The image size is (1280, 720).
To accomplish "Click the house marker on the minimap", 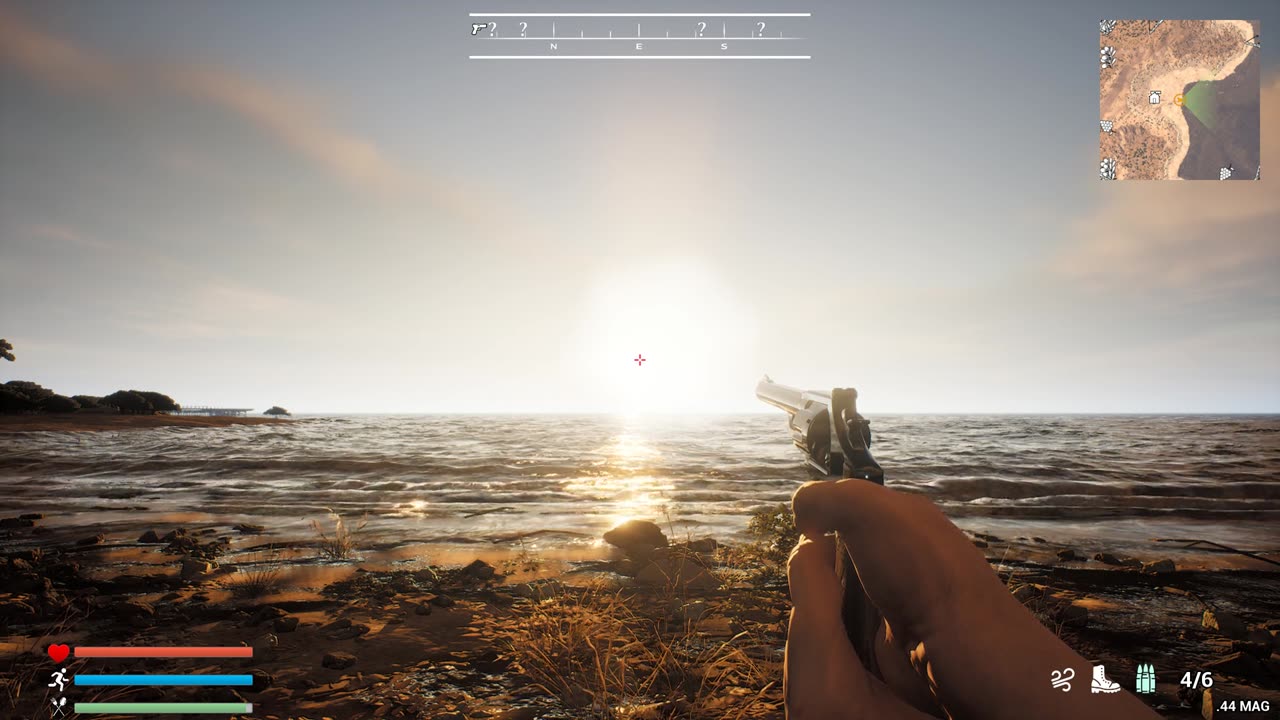I will coord(1154,98).
